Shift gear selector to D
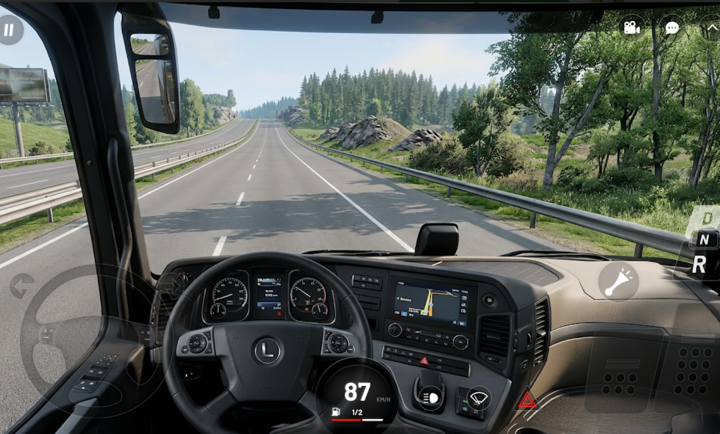The image size is (720, 434). (x=707, y=217)
